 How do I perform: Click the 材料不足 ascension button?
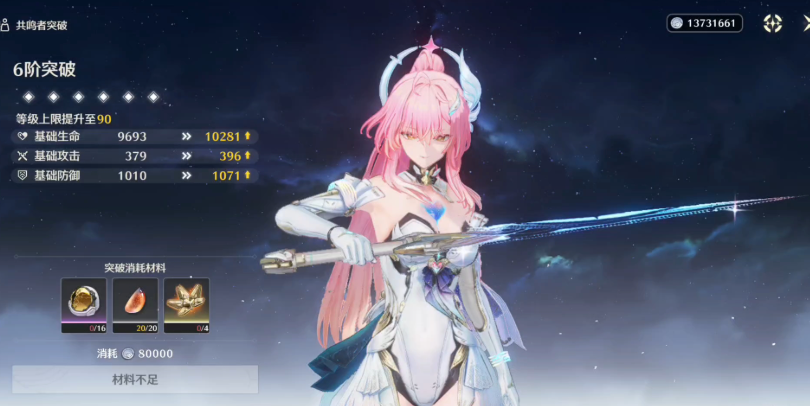(x=135, y=380)
